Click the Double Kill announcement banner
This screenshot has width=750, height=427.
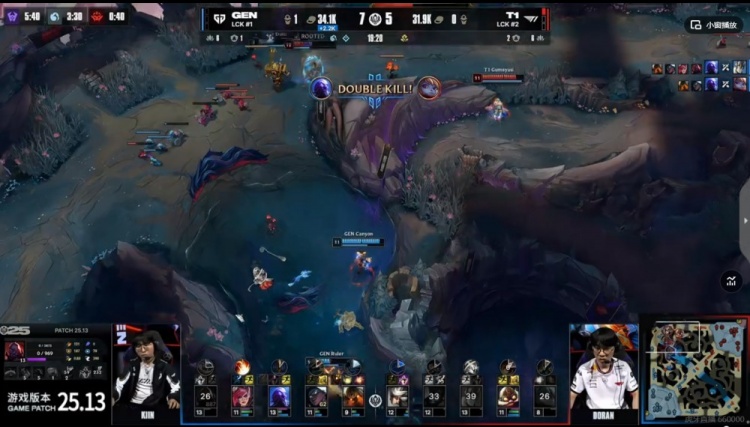point(375,89)
